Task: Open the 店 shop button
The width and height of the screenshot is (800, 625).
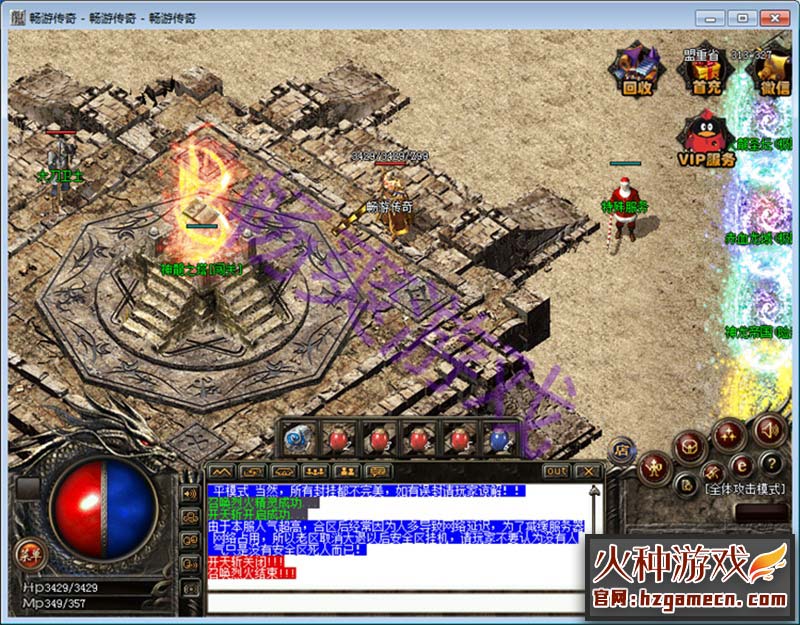Action: pos(620,449)
